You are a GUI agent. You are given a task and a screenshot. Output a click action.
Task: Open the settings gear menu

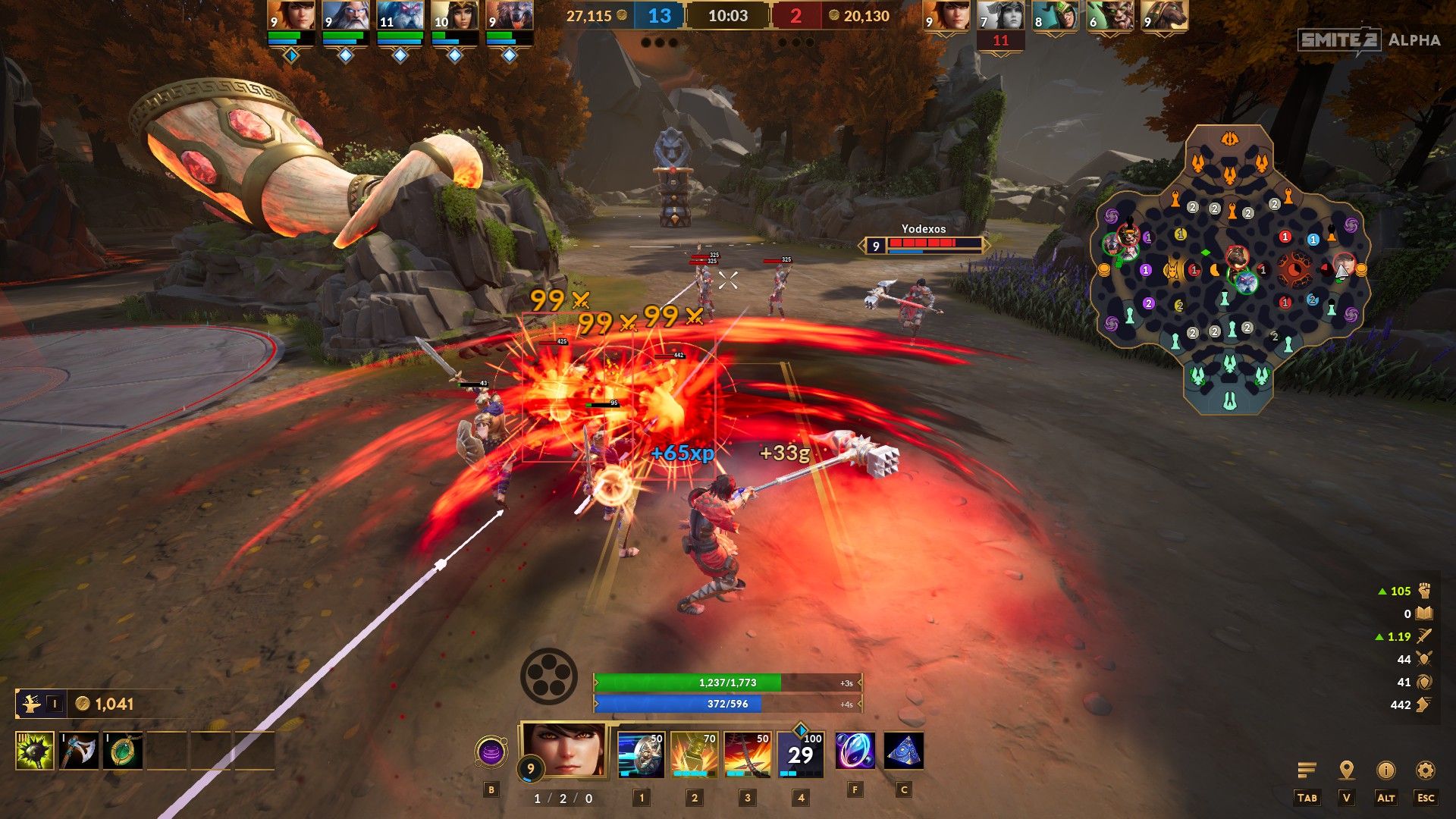pyautogui.click(x=1425, y=770)
